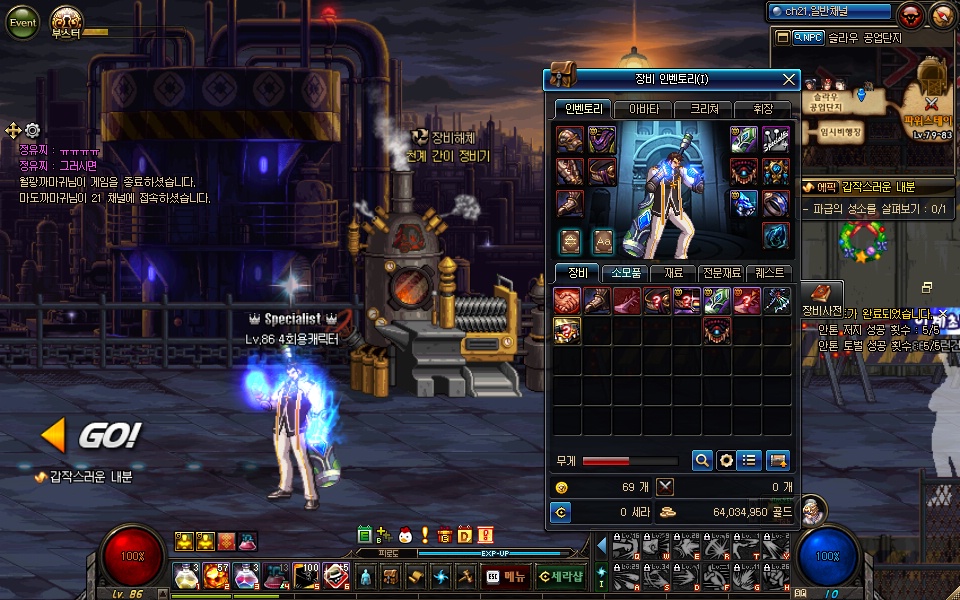The image size is (960, 600).
Task: Open inventory settings via the gear button
Action: 727,460
